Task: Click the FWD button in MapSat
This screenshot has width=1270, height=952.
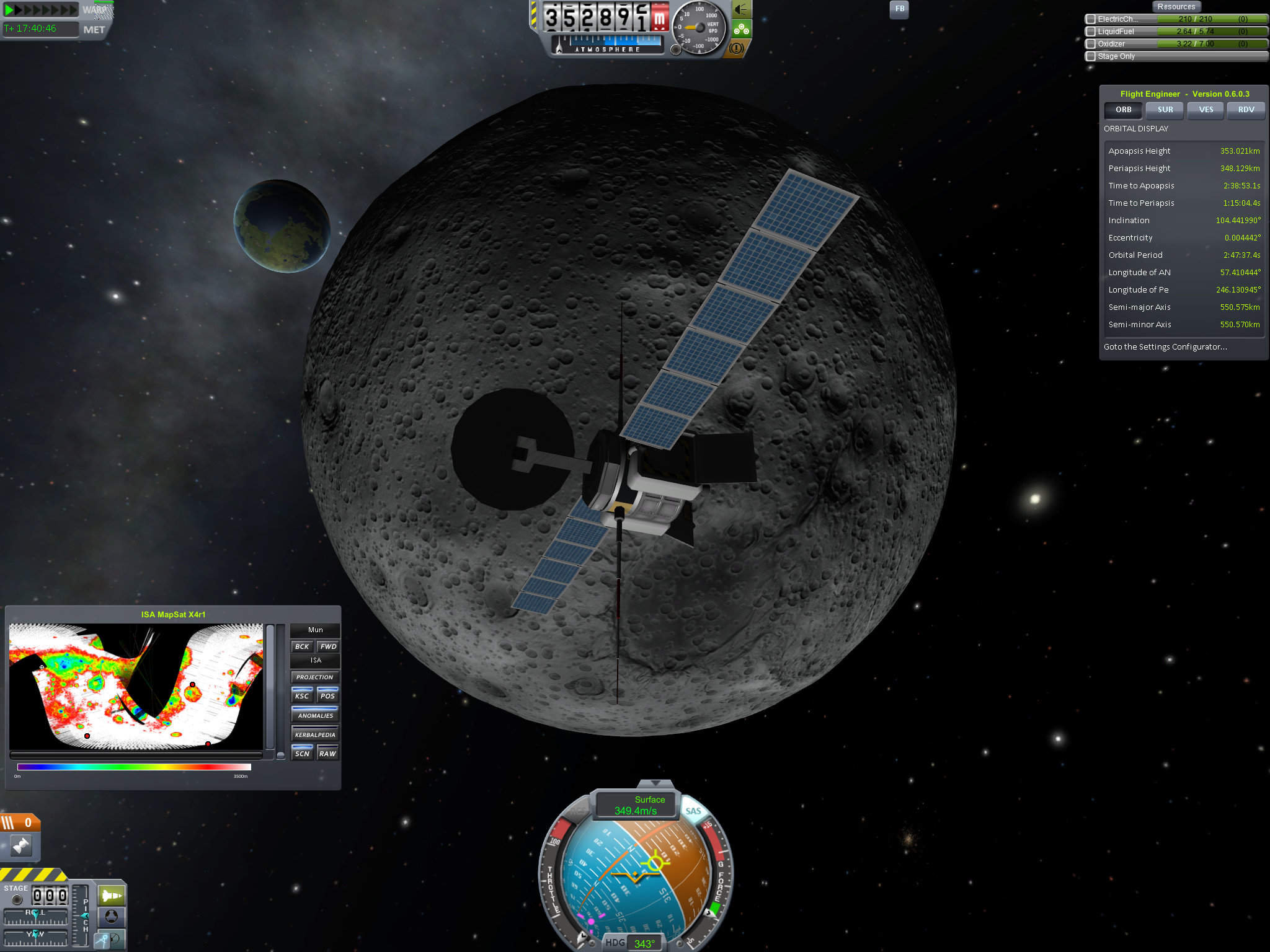Action: coord(328,646)
